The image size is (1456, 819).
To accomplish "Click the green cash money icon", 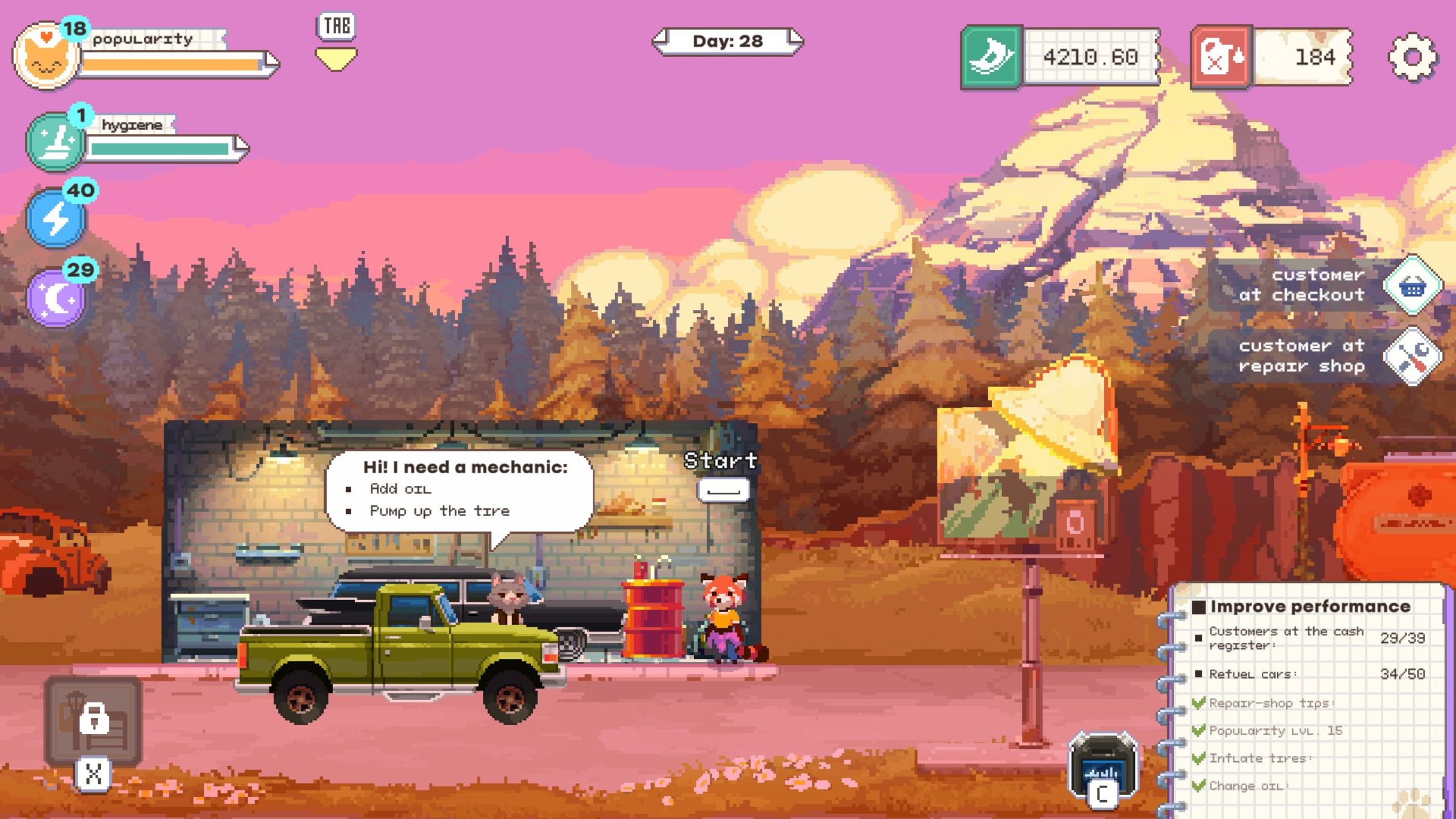I will (992, 58).
